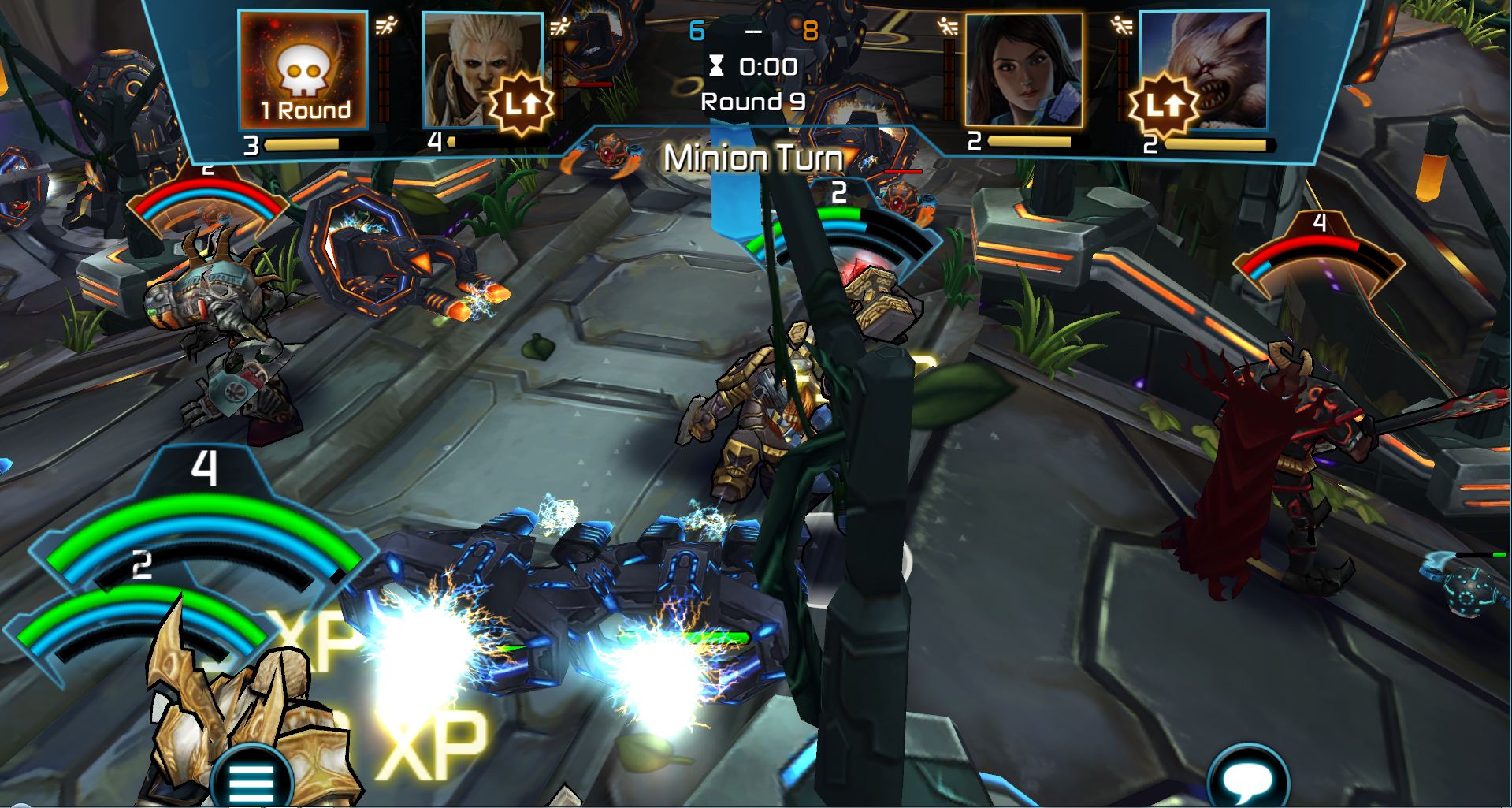The height and width of the screenshot is (808, 1512).
Task: Open the hamburger menu button
Action: 251,780
